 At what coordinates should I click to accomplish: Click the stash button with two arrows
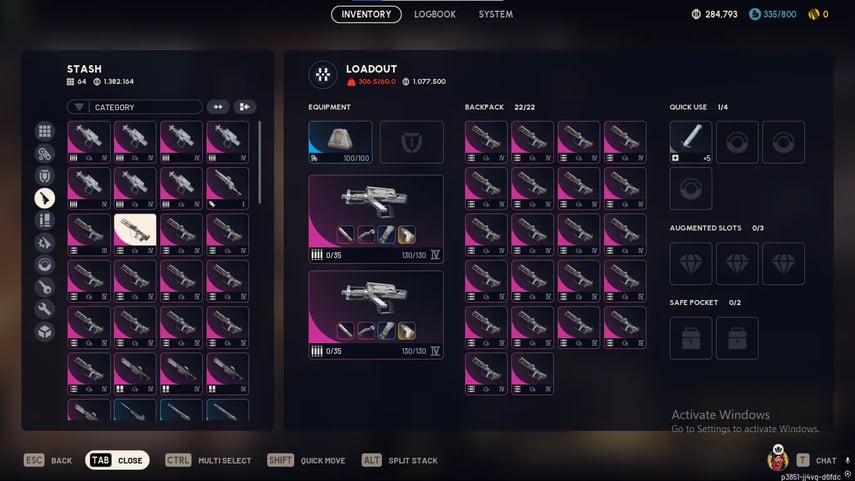218,107
